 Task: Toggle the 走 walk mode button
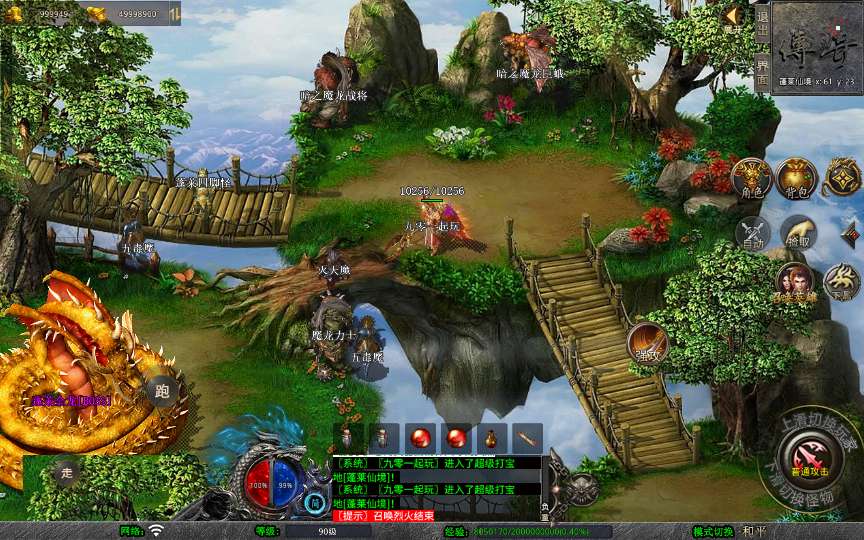[66, 473]
